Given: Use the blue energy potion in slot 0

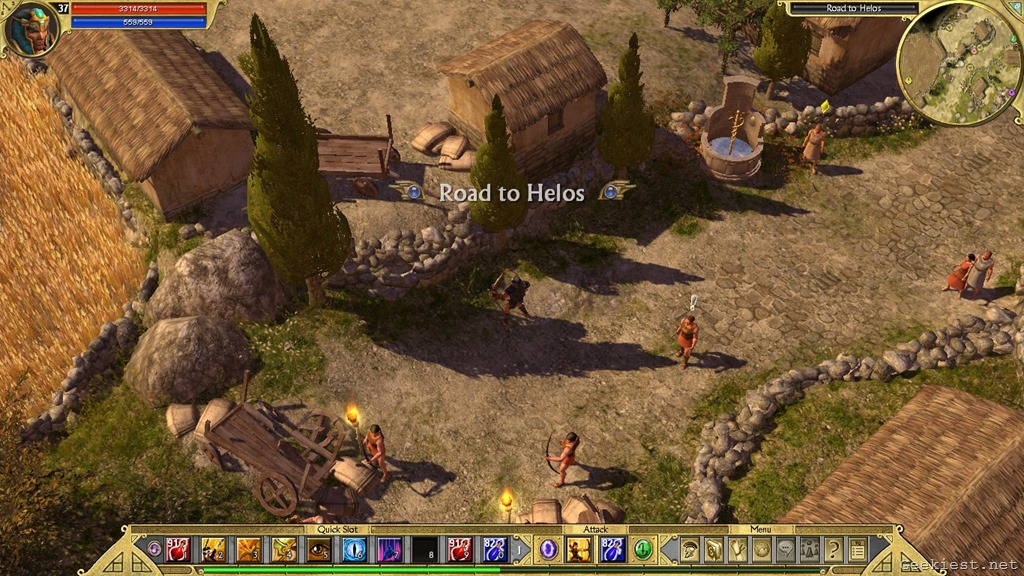Looking at the screenshot, I should [495, 548].
